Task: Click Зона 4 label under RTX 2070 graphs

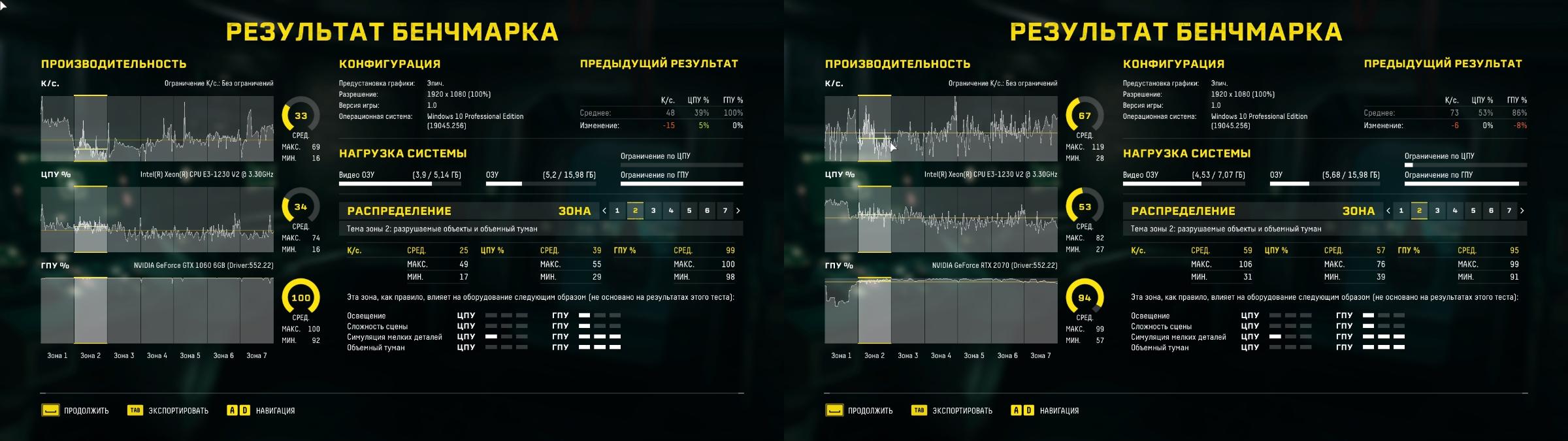Action: pos(941,355)
